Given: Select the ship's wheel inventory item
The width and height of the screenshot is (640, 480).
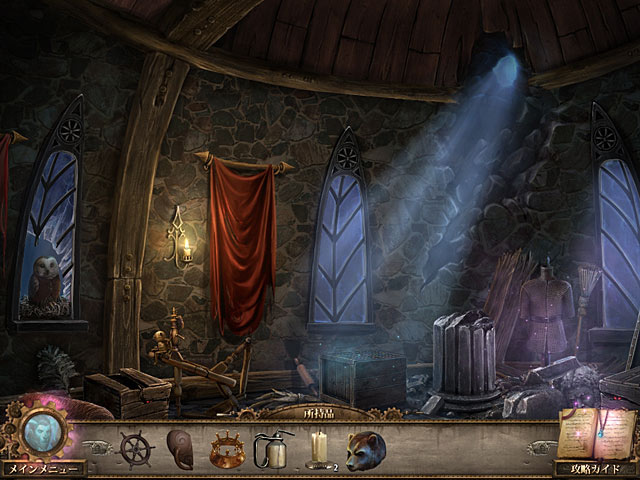Looking at the screenshot, I should 135,447.
